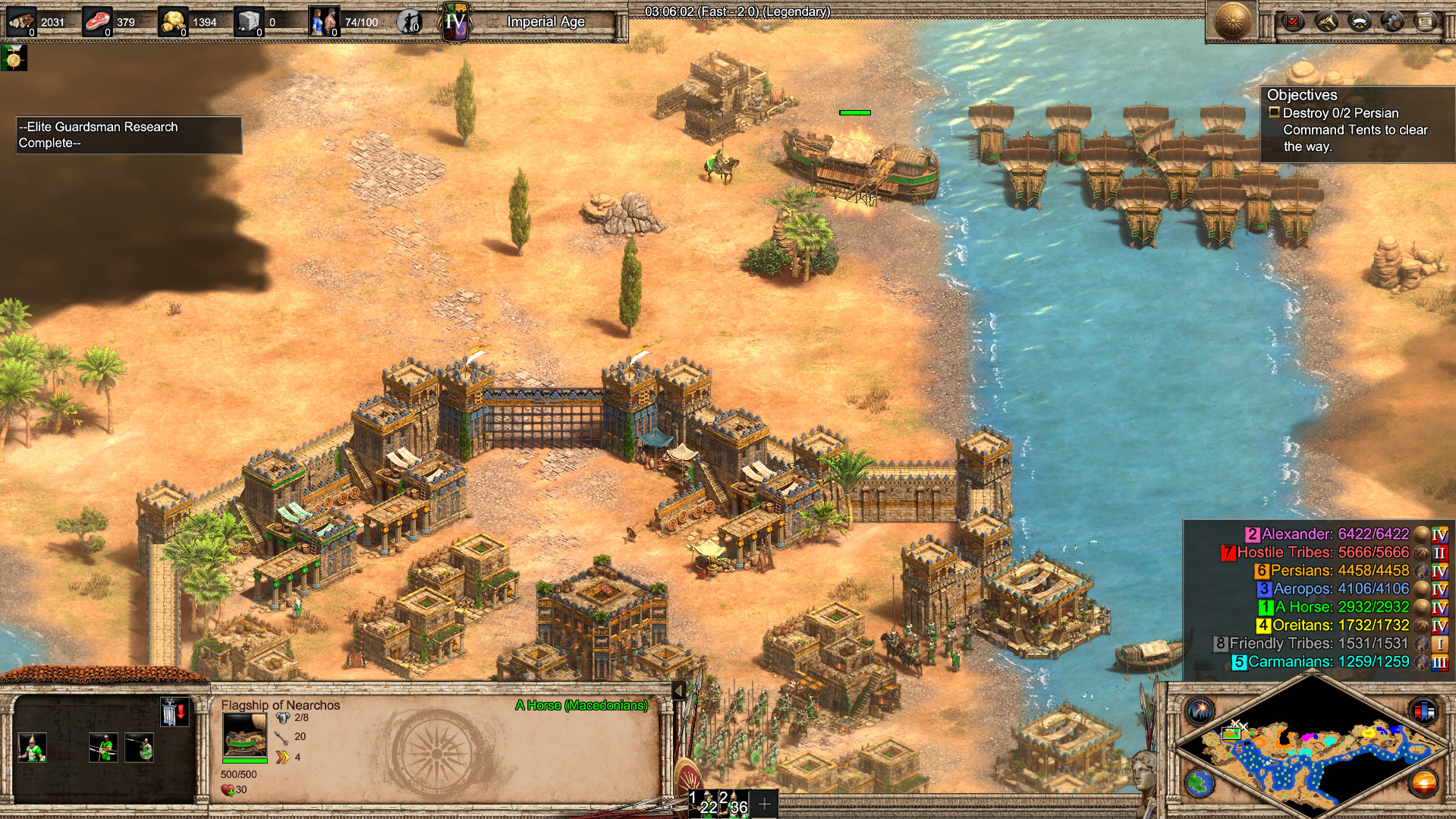The image size is (1456, 819).
Task: Open diplomacy with the laurel wreath icon
Action: [x=1359, y=21]
